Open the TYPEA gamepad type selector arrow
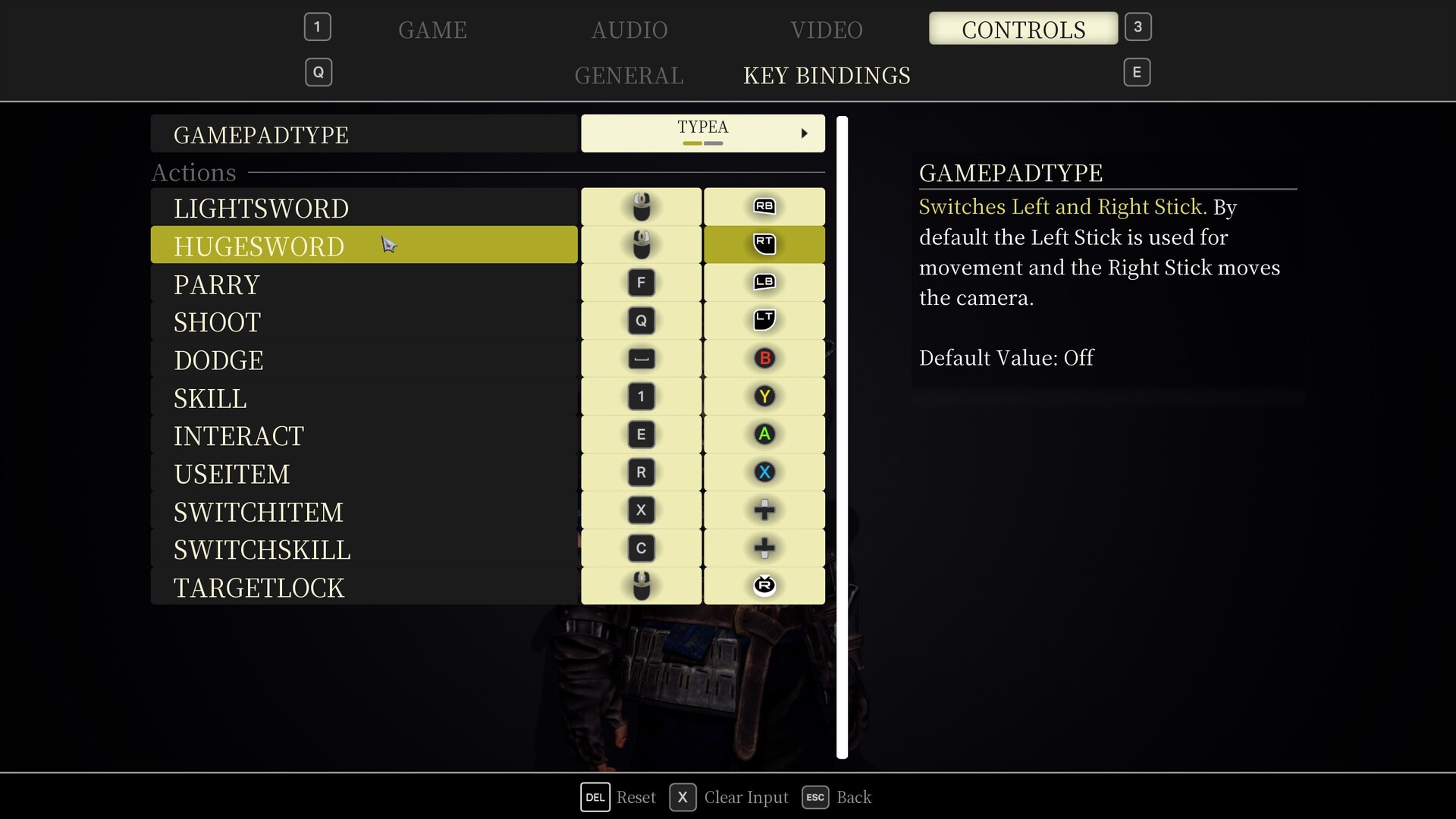 pyautogui.click(x=805, y=133)
